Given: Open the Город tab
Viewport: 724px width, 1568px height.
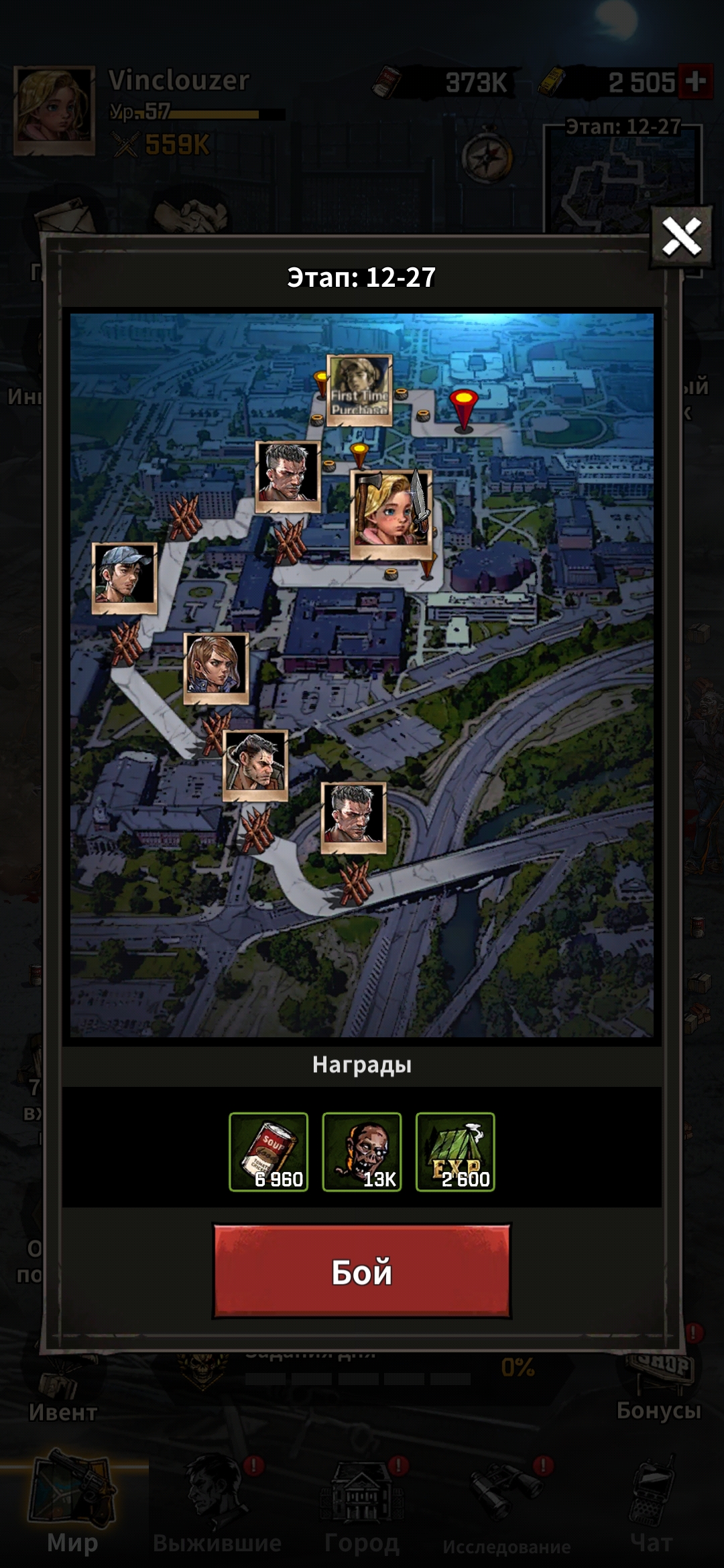Looking at the screenshot, I should 362,1508.
